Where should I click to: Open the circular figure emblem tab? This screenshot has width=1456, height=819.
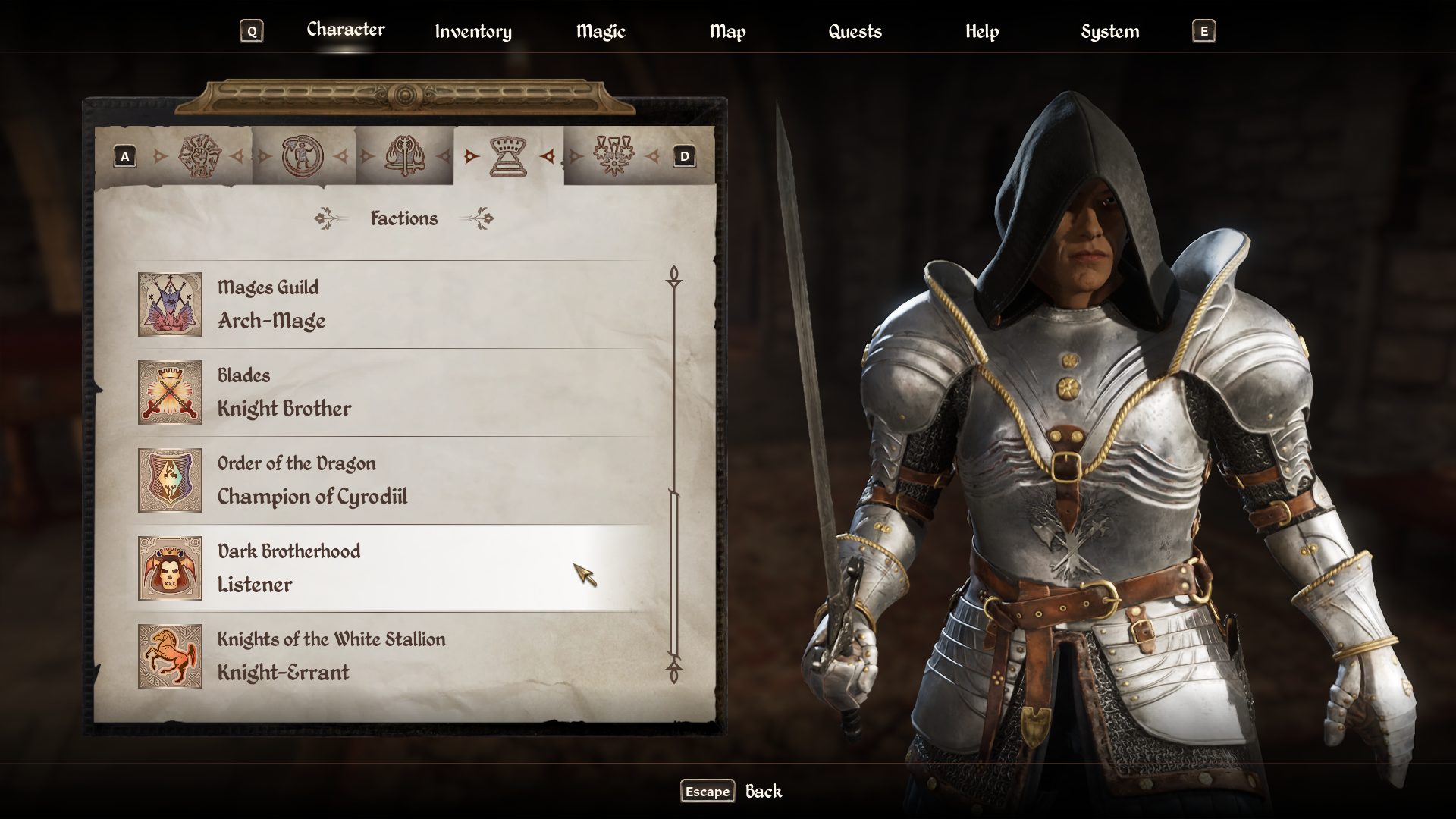point(303,156)
